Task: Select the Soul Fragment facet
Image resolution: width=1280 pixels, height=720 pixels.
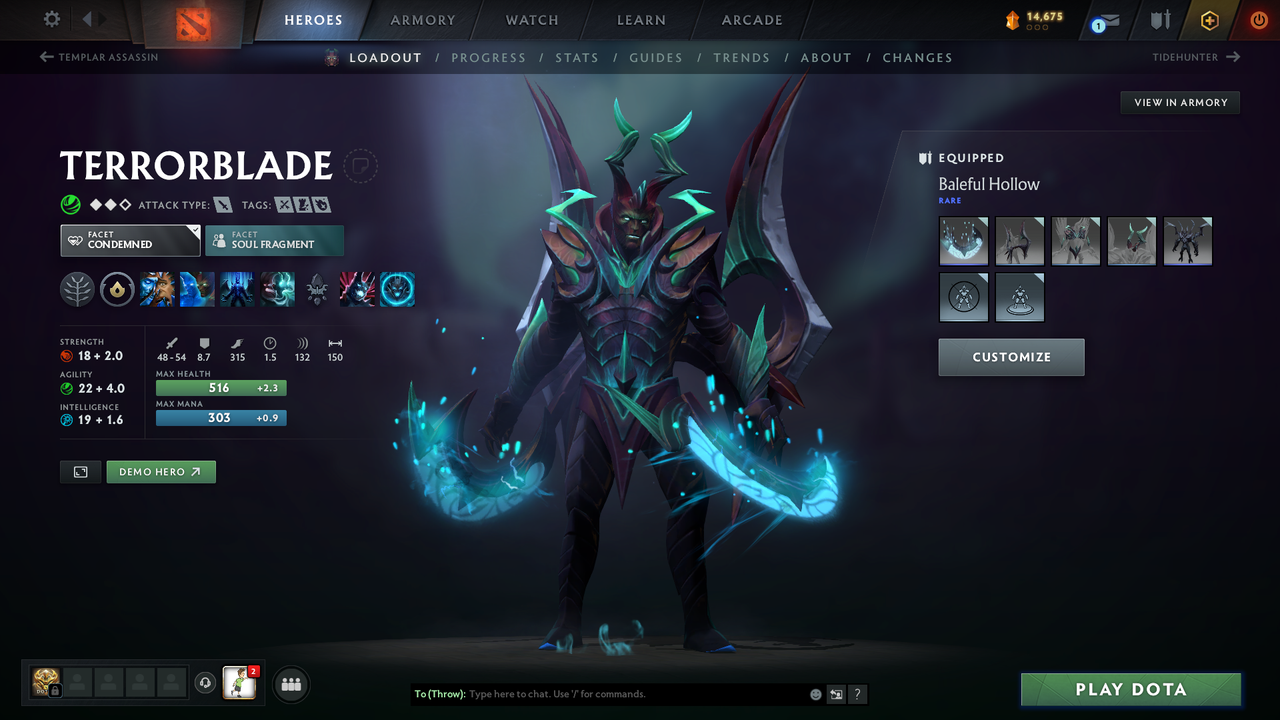Action: coord(274,240)
